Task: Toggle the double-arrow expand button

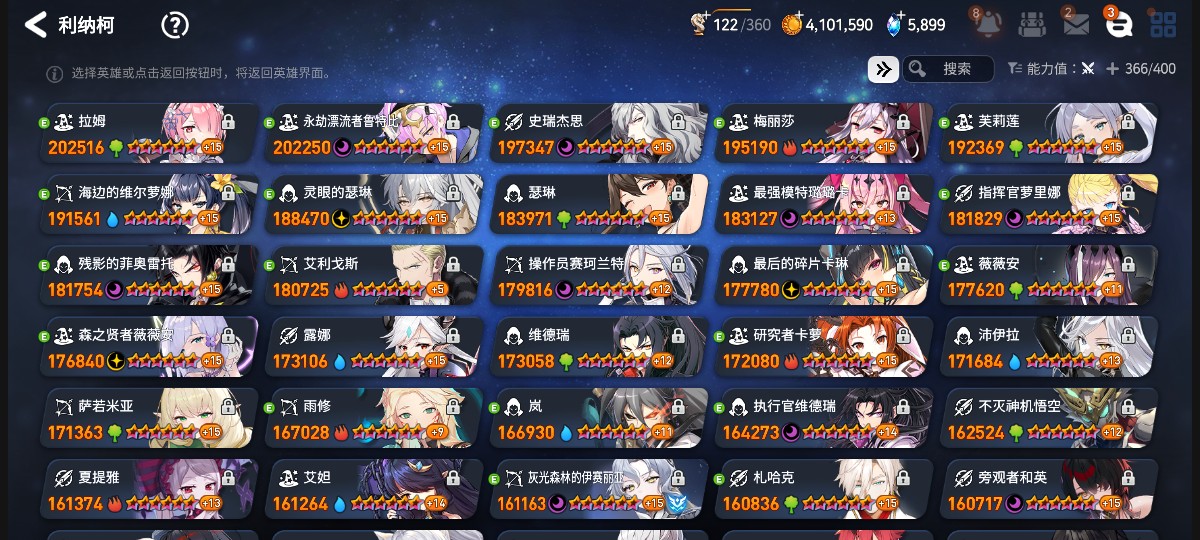Action: click(883, 69)
